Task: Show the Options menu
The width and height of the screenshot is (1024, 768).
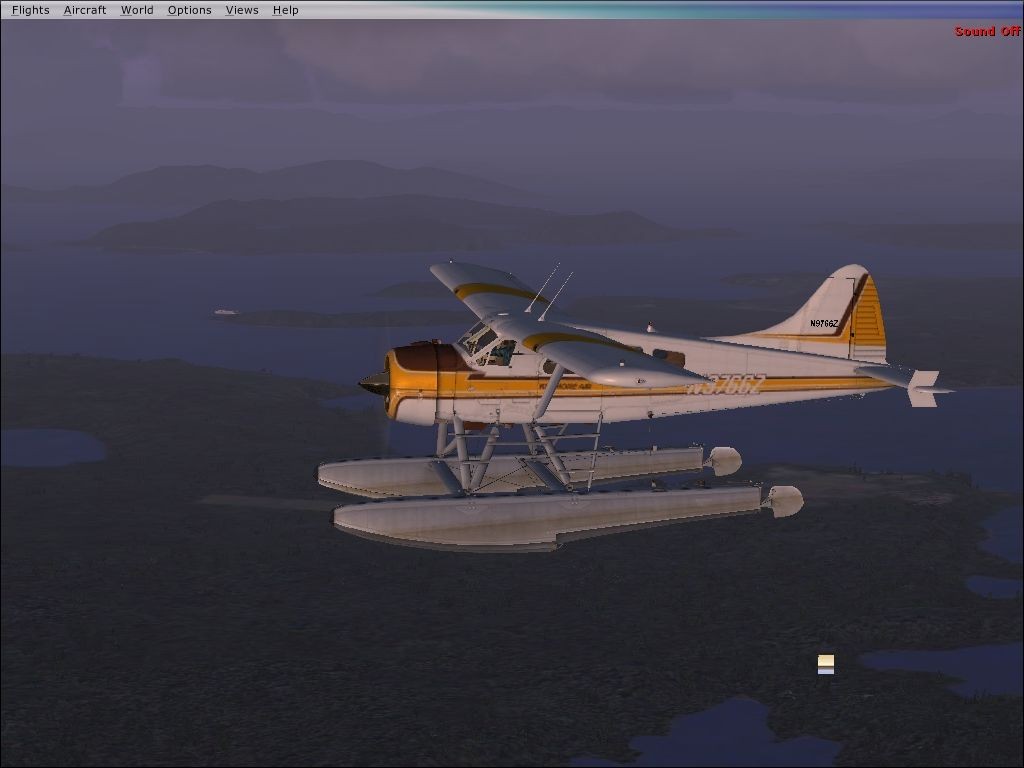Action: (189, 10)
